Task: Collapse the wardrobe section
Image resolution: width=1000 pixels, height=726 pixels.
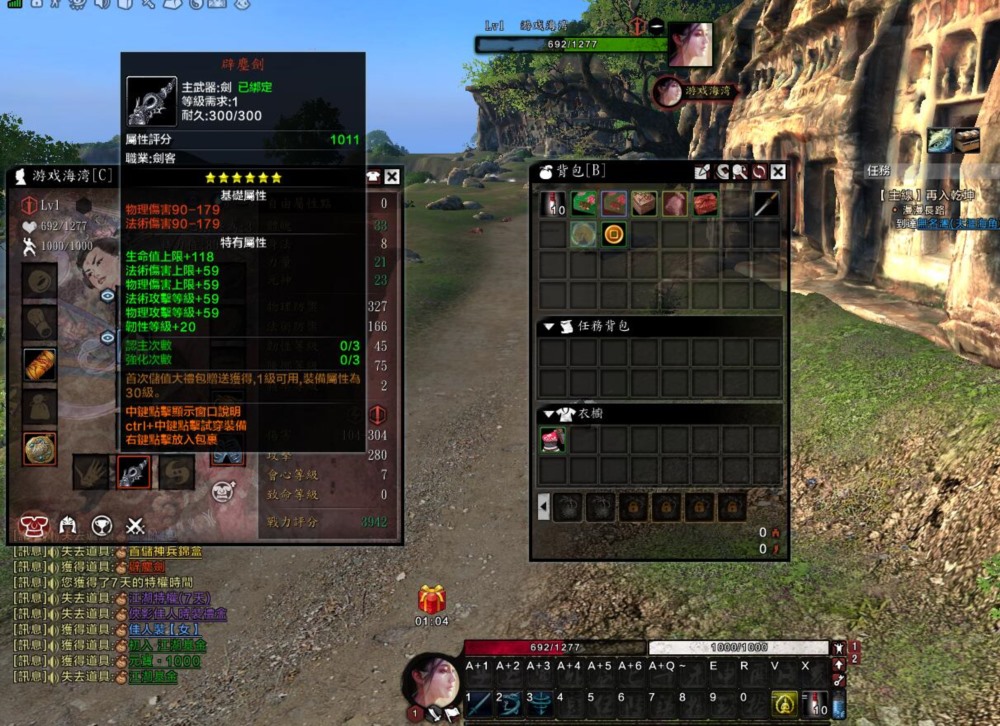Action: [548, 414]
